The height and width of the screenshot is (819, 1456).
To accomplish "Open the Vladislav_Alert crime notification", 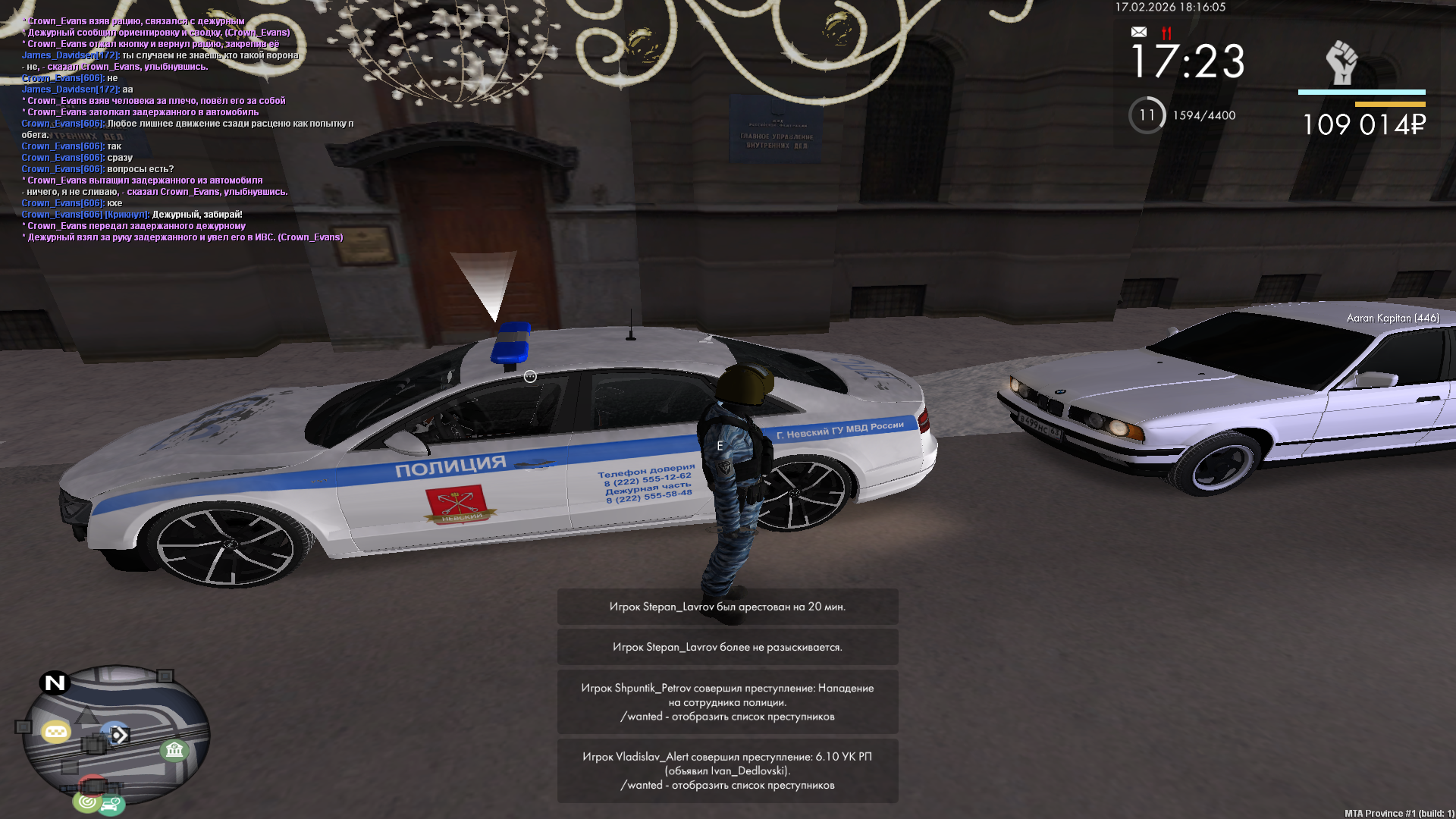I will pos(727,770).
